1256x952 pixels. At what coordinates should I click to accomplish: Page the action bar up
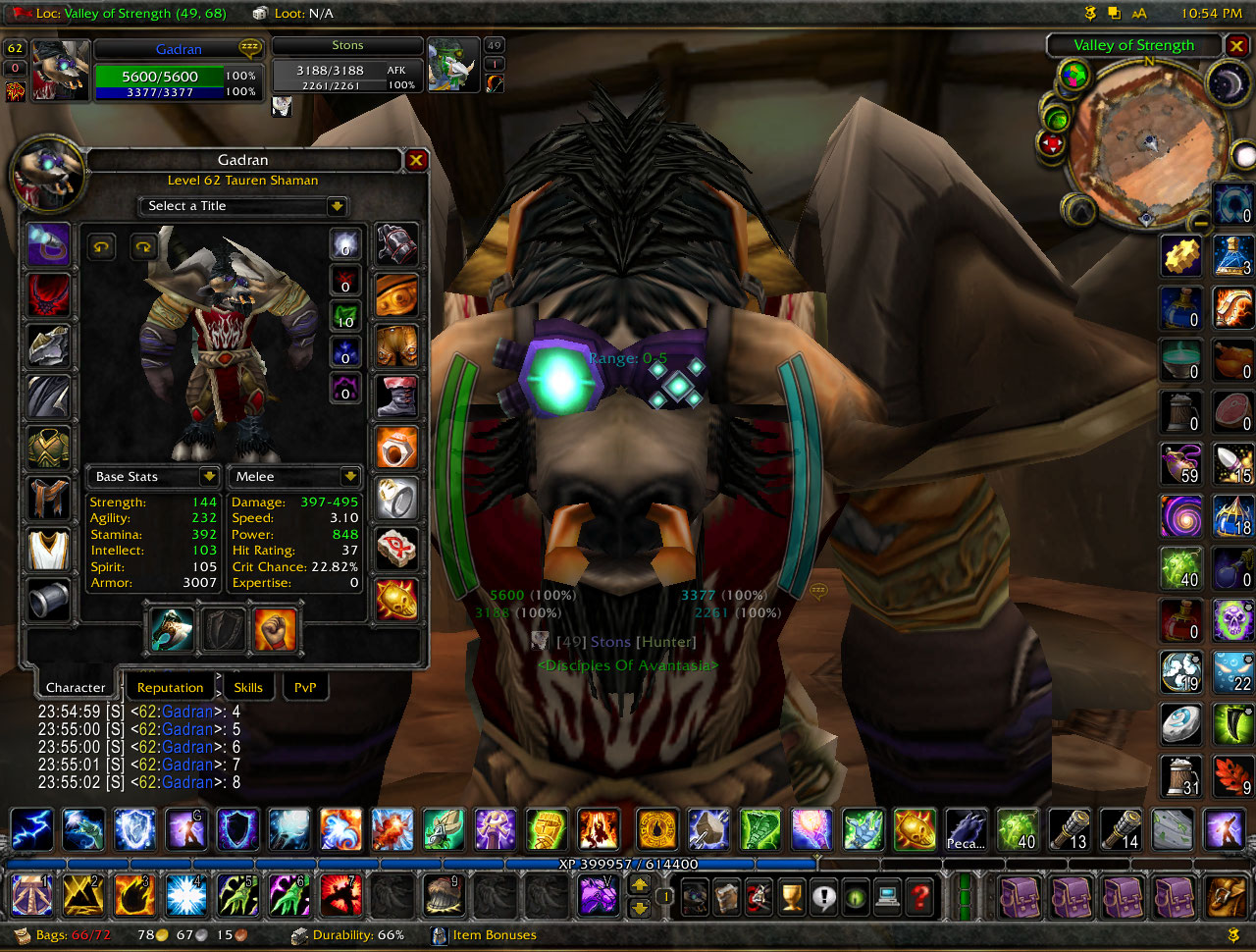coord(640,884)
